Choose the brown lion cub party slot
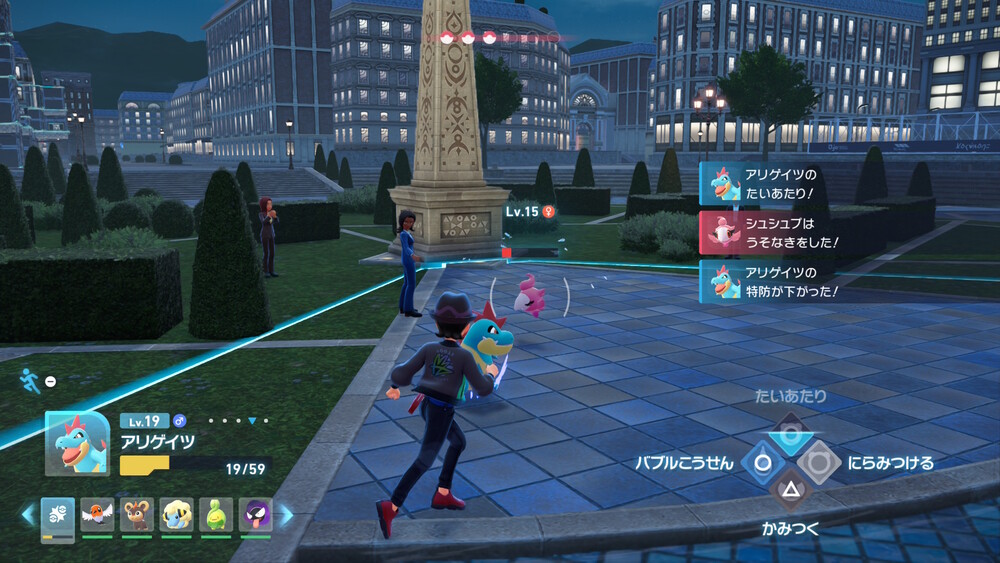 [137, 515]
